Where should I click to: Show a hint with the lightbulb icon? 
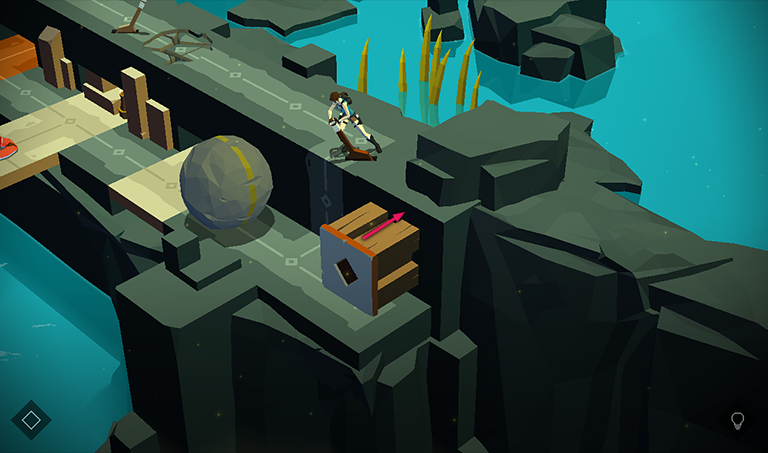[x=738, y=420]
